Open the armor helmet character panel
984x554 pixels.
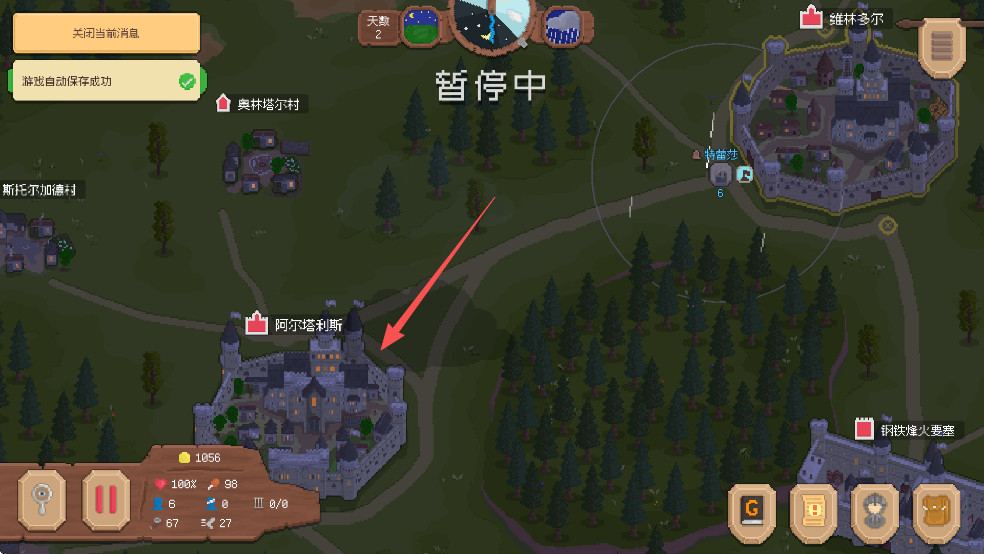(x=874, y=511)
